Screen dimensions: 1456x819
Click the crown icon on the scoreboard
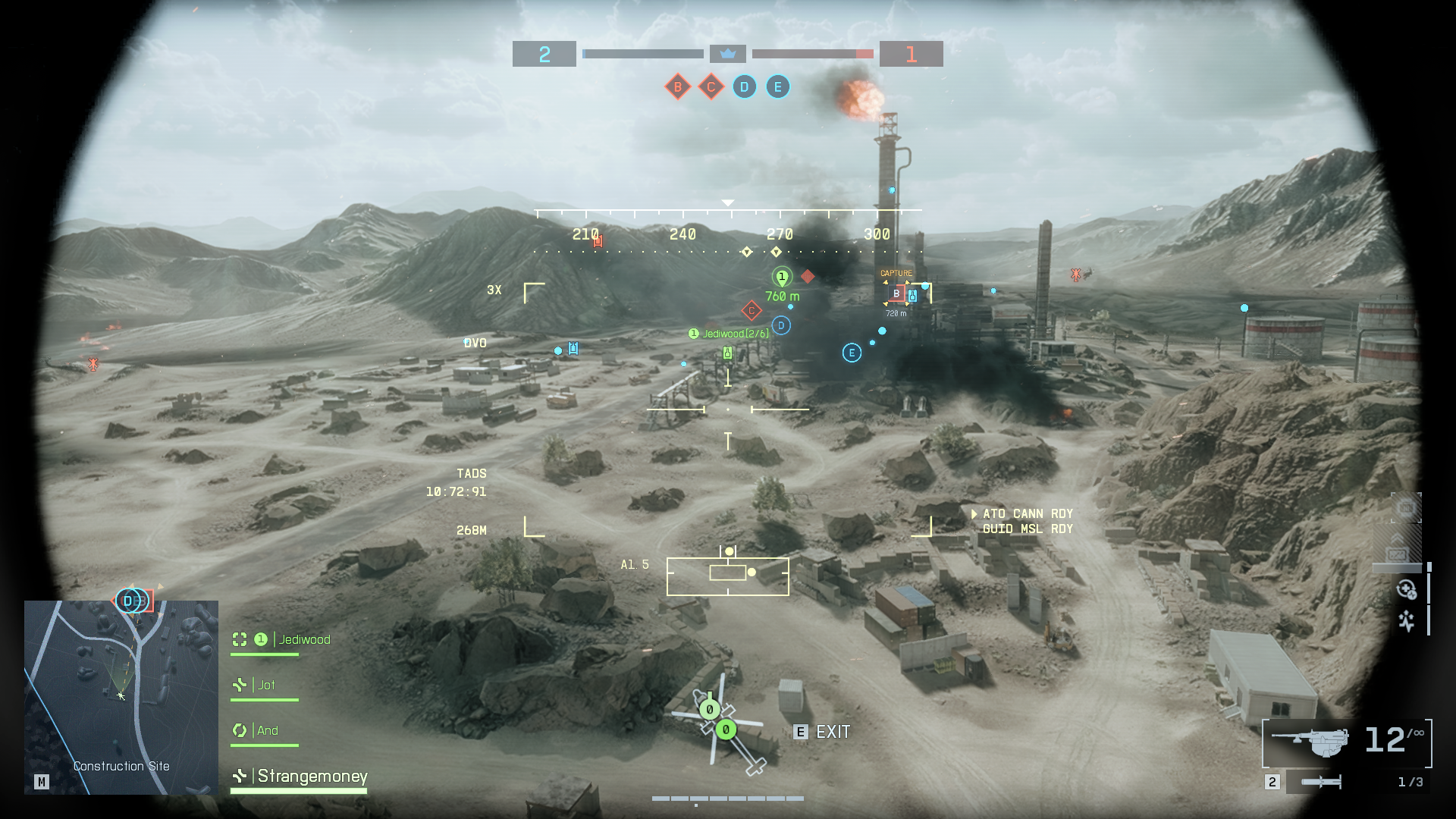pyautogui.click(x=728, y=54)
